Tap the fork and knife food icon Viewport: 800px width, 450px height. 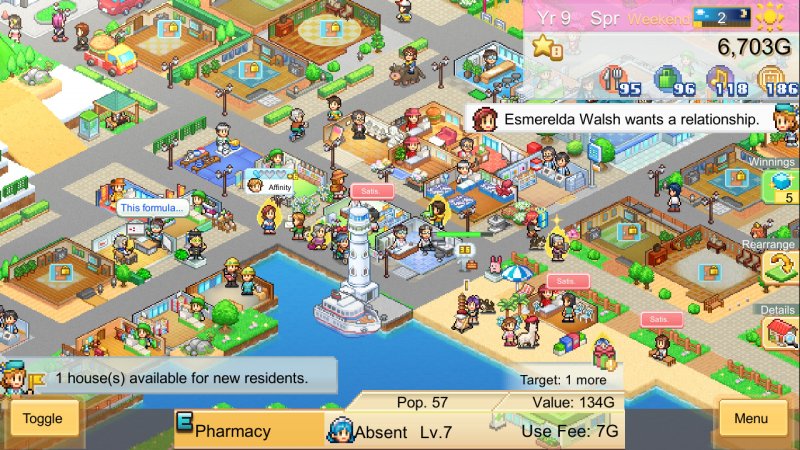click(x=613, y=80)
